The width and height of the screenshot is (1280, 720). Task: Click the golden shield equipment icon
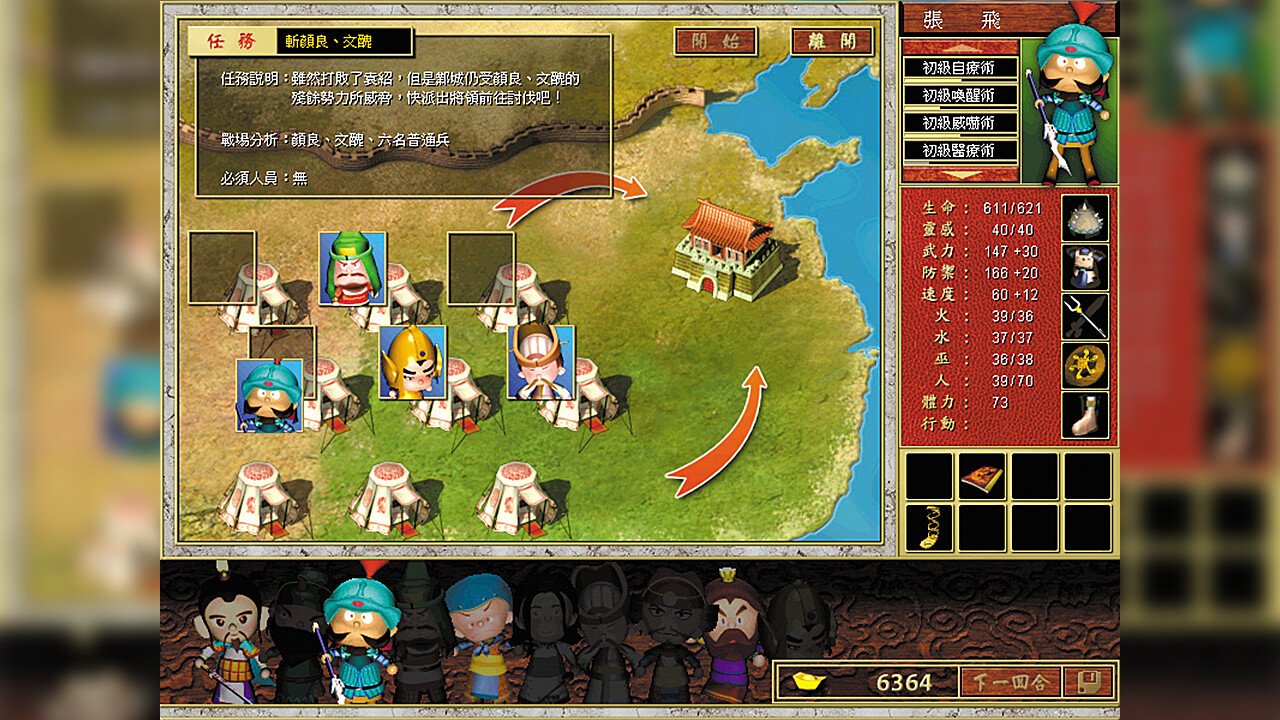click(x=1087, y=363)
